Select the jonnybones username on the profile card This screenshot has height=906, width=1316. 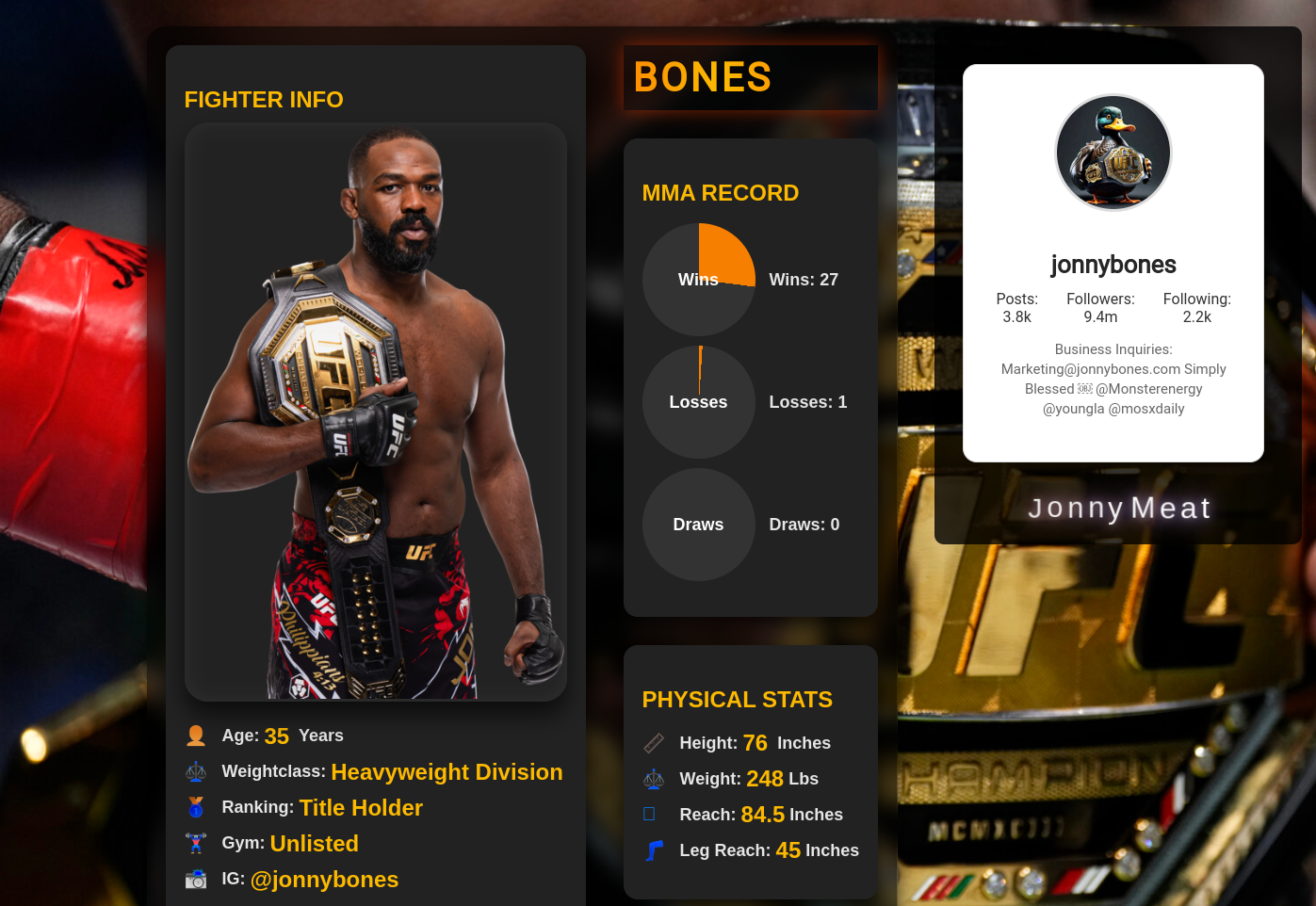point(1113,265)
